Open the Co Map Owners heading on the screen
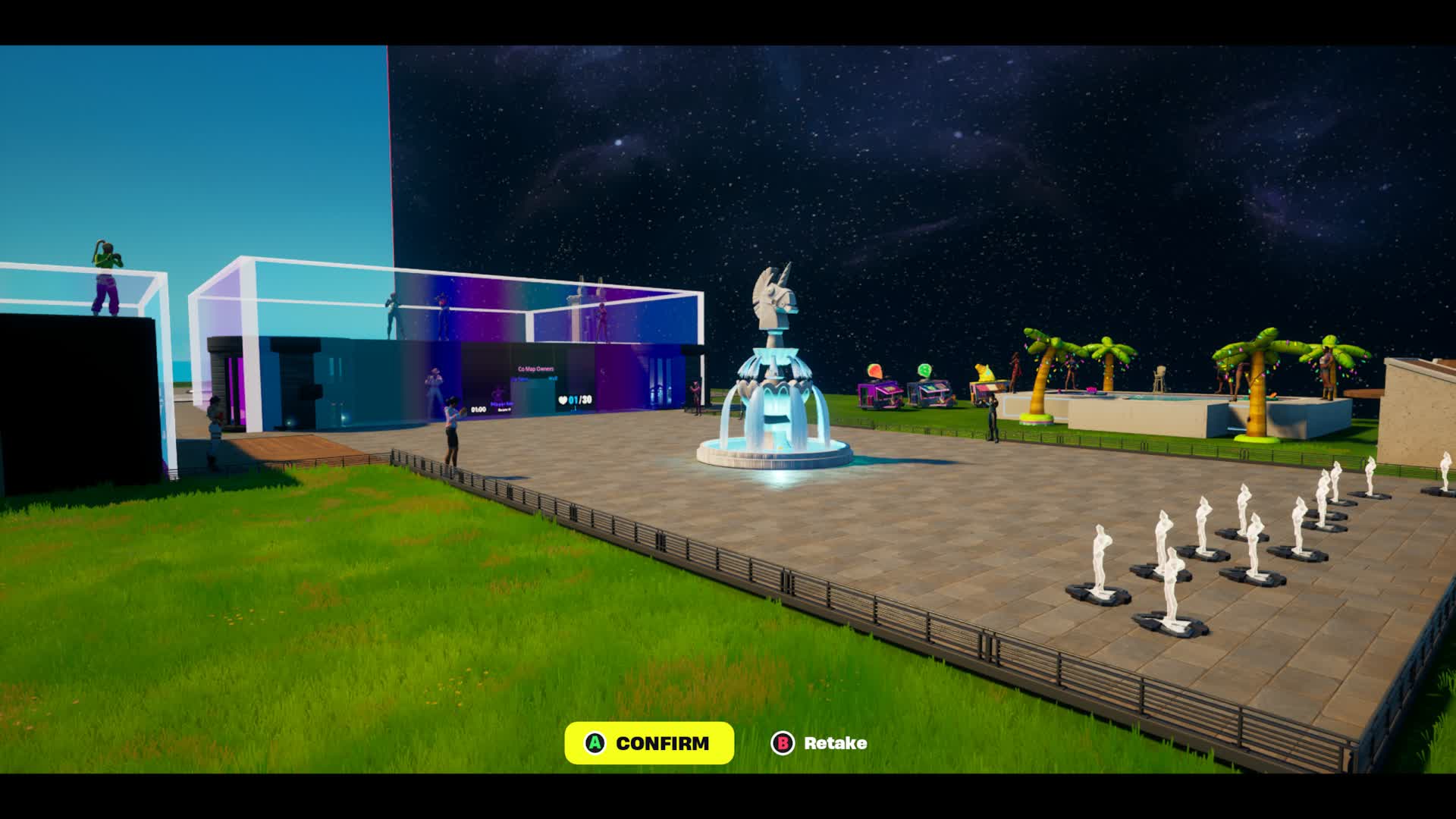This screenshot has height=819, width=1456. 535,369
